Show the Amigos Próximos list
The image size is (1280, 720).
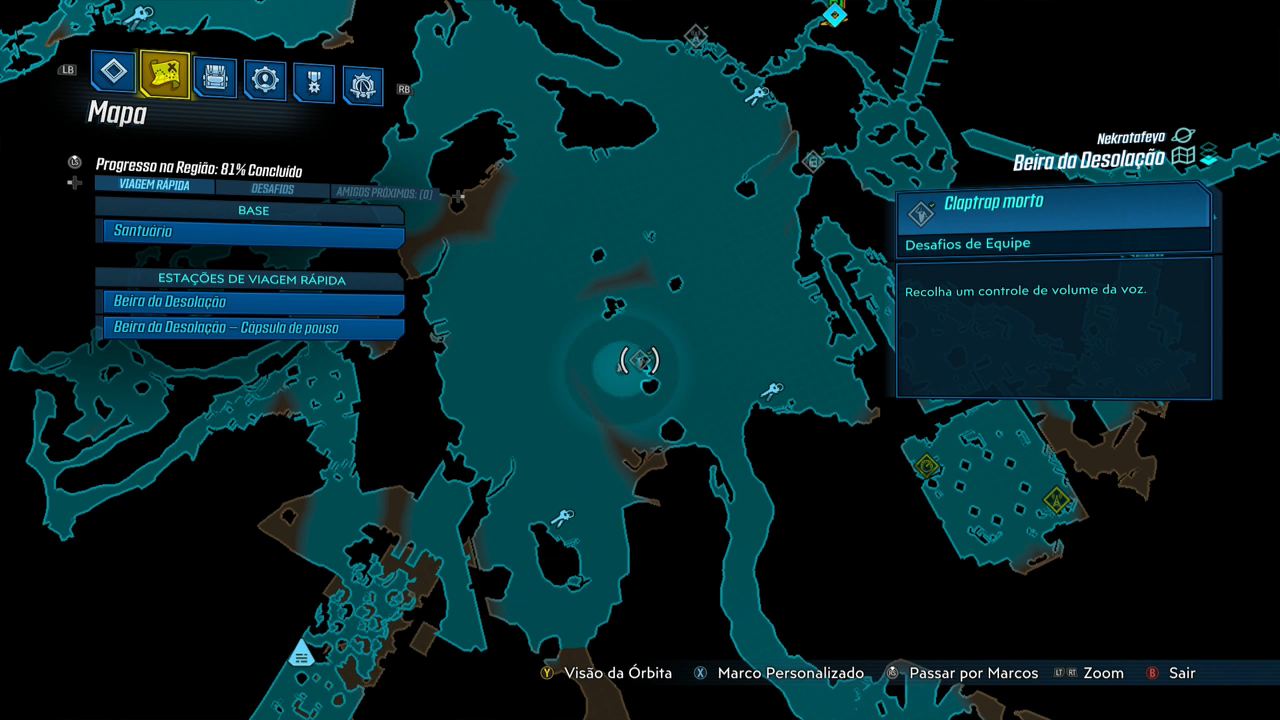[383, 192]
